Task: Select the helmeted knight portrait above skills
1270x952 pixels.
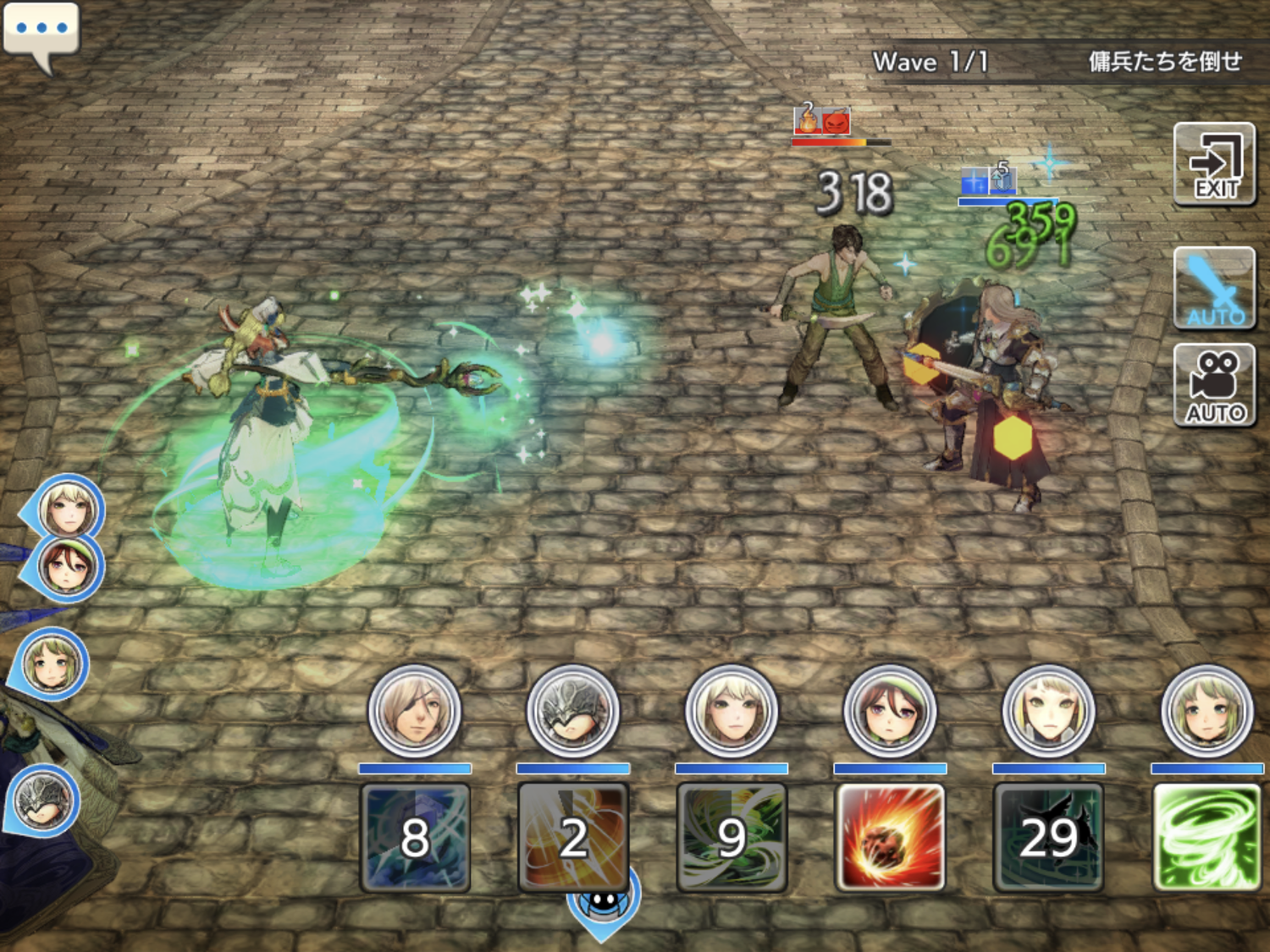Action: pos(573,712)
